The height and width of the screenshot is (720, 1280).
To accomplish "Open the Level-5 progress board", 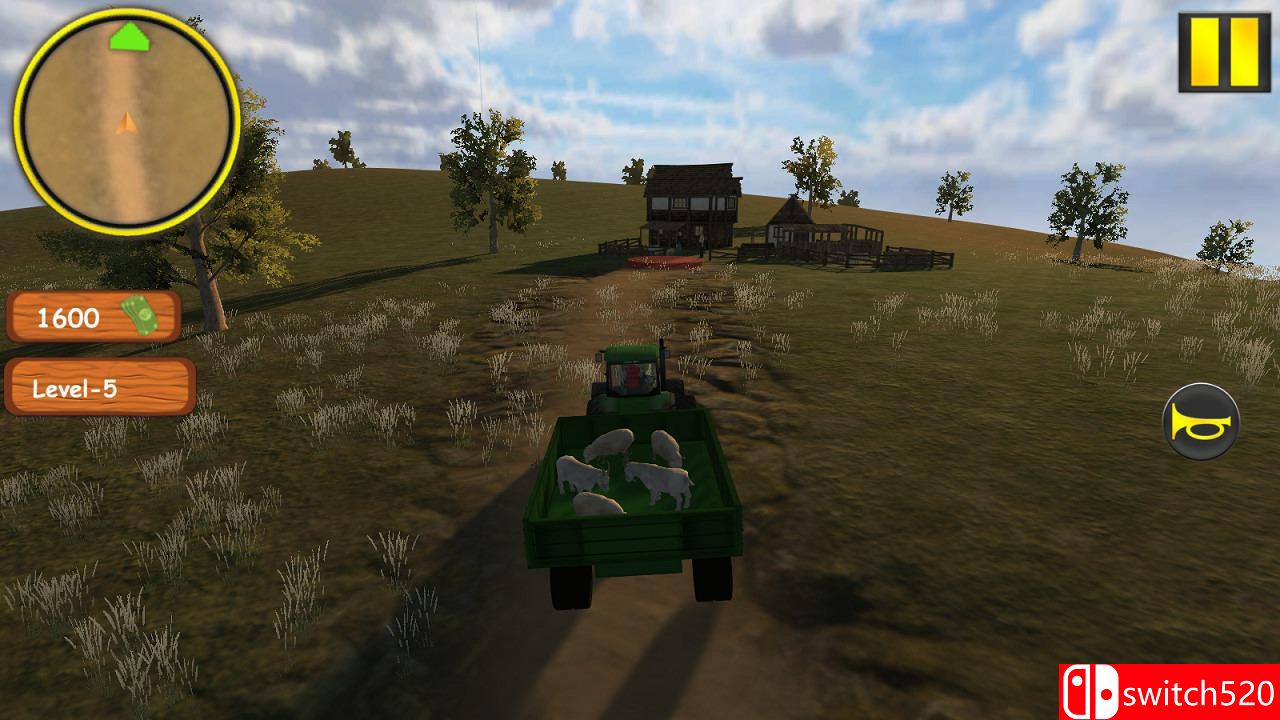I will [95, 389].
